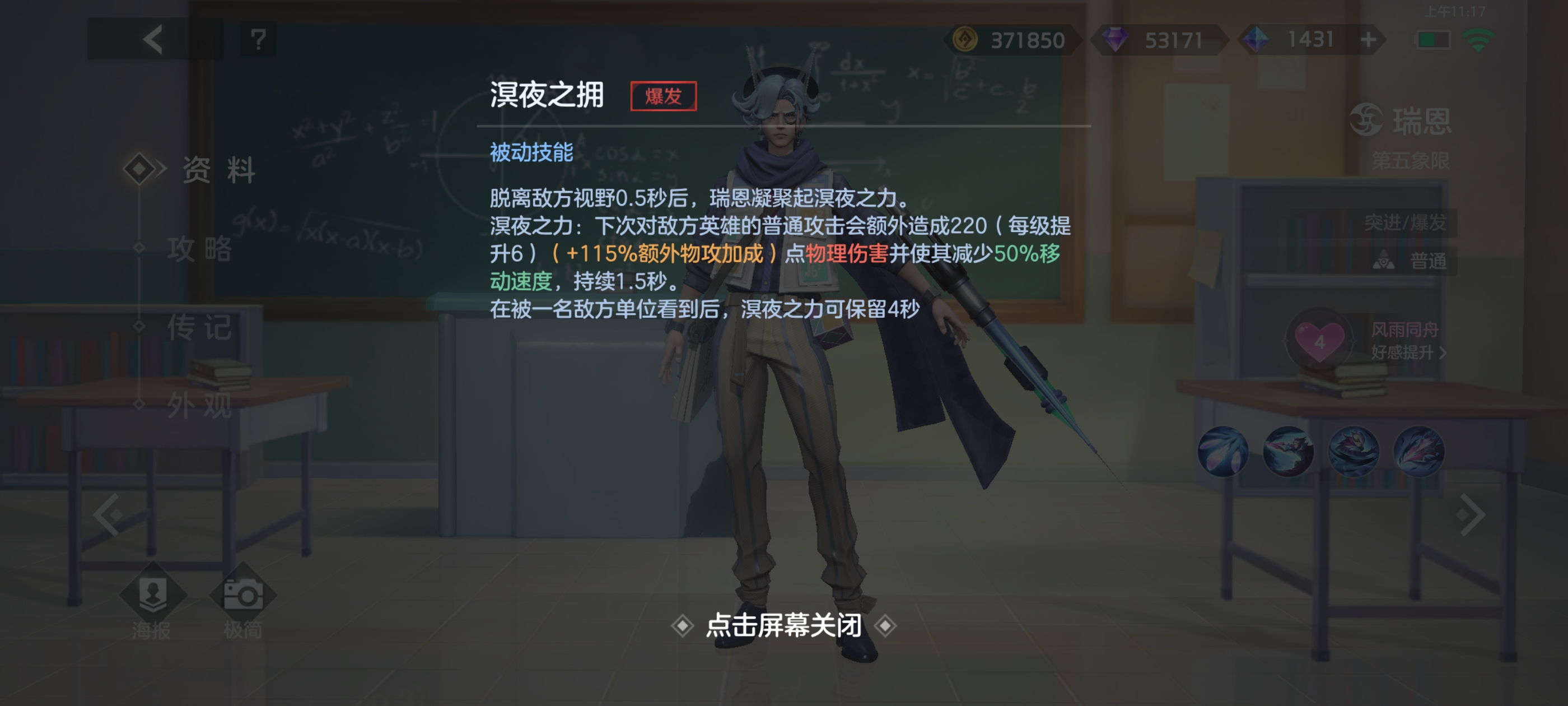Select the 外观 appearance section
Screen dimensions: 1568x706
coord(201,407)
